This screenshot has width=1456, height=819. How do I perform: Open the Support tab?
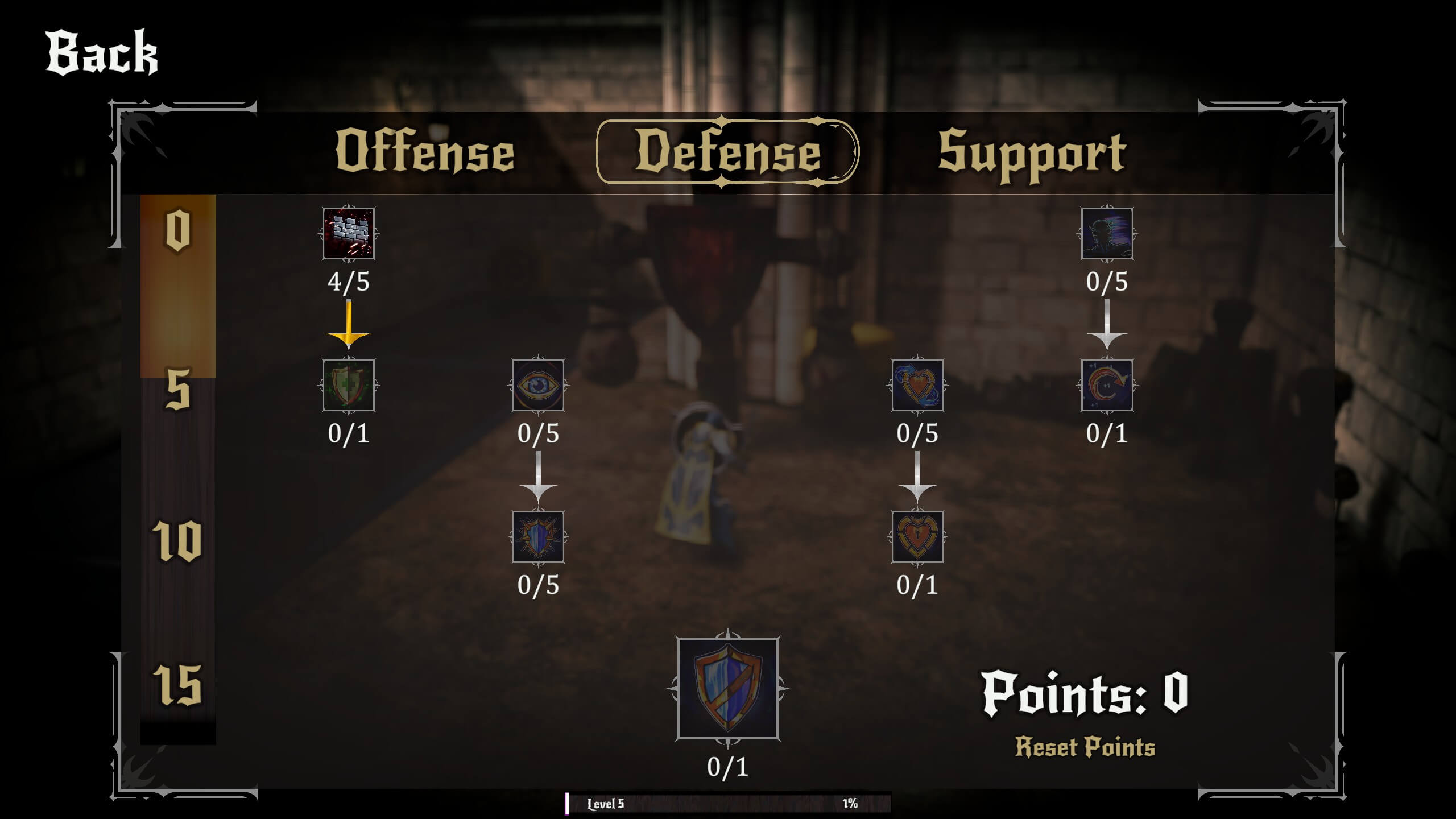pos(1032,152)
